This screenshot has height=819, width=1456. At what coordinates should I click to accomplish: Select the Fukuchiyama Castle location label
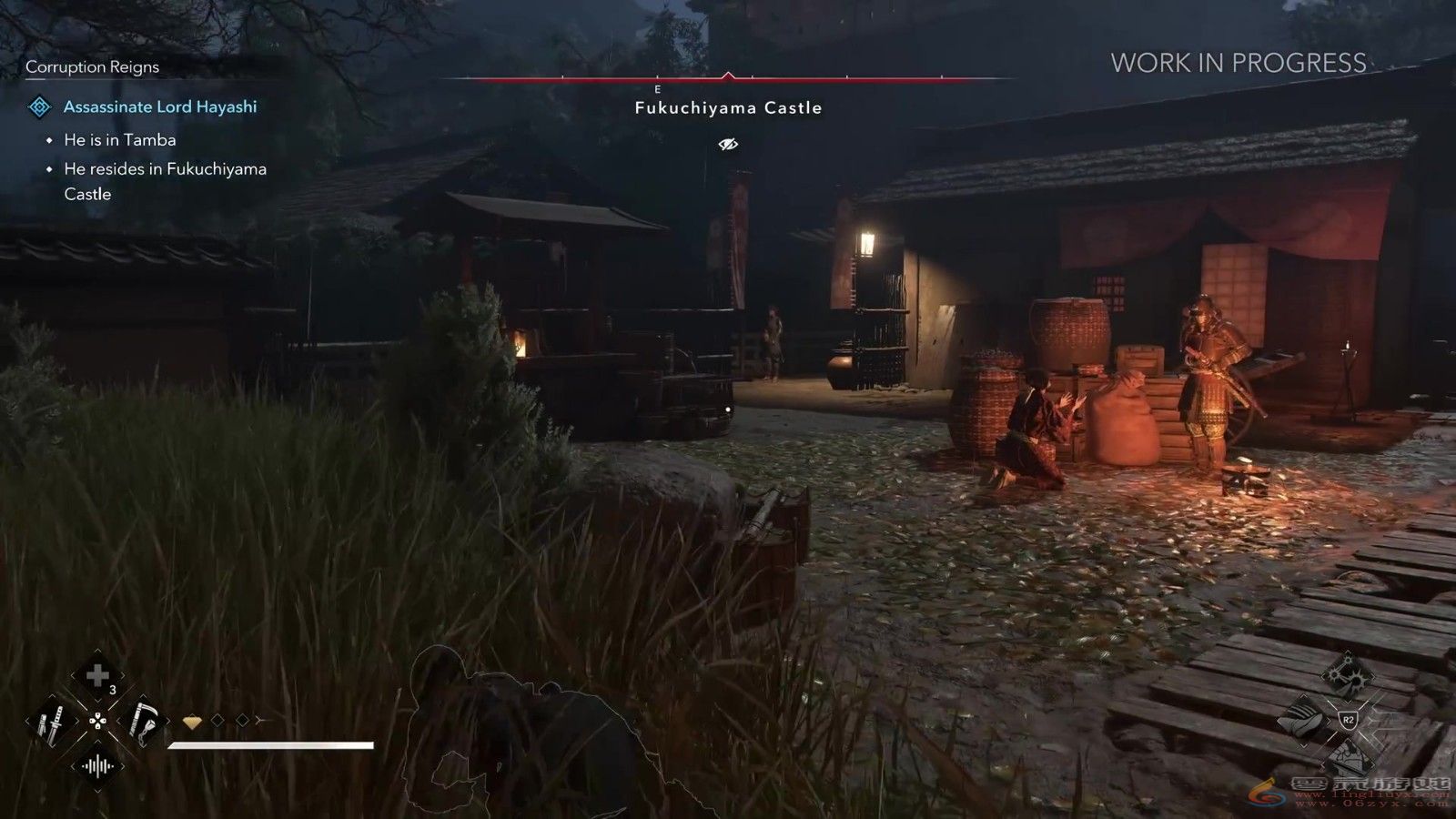pyautogui.click(x=728, y=107)
